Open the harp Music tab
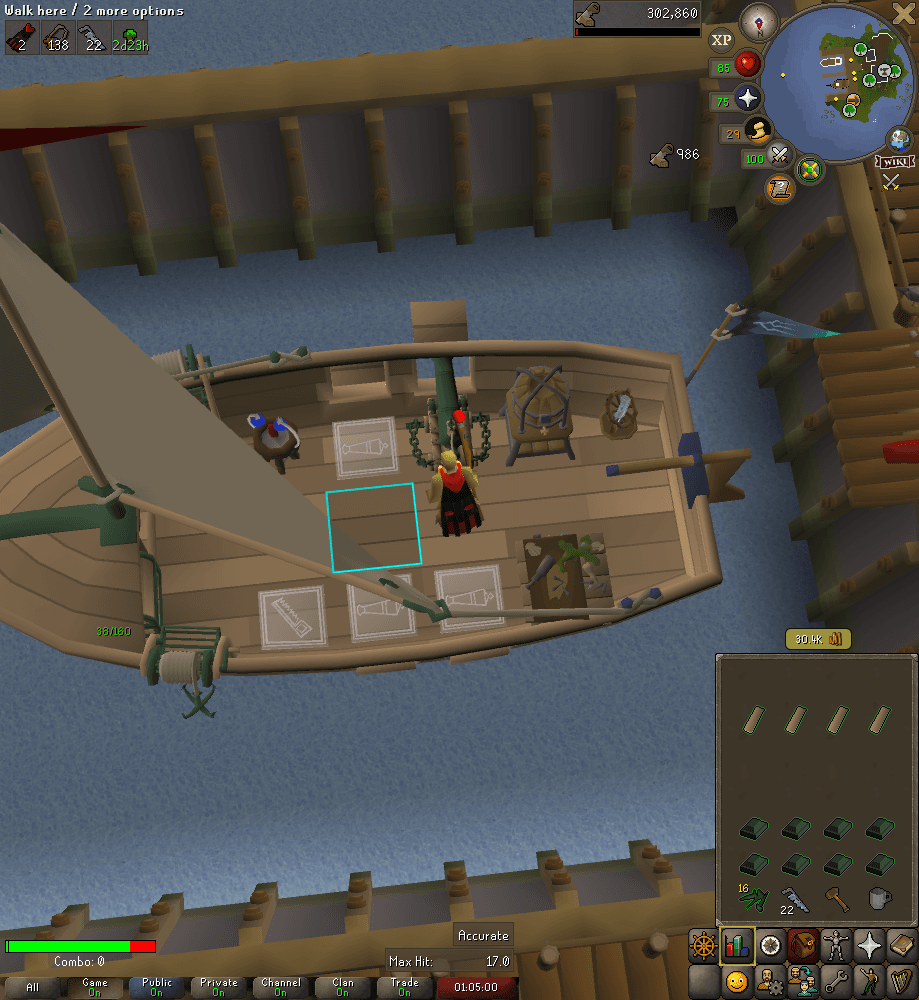 click(x=901, y=981)
